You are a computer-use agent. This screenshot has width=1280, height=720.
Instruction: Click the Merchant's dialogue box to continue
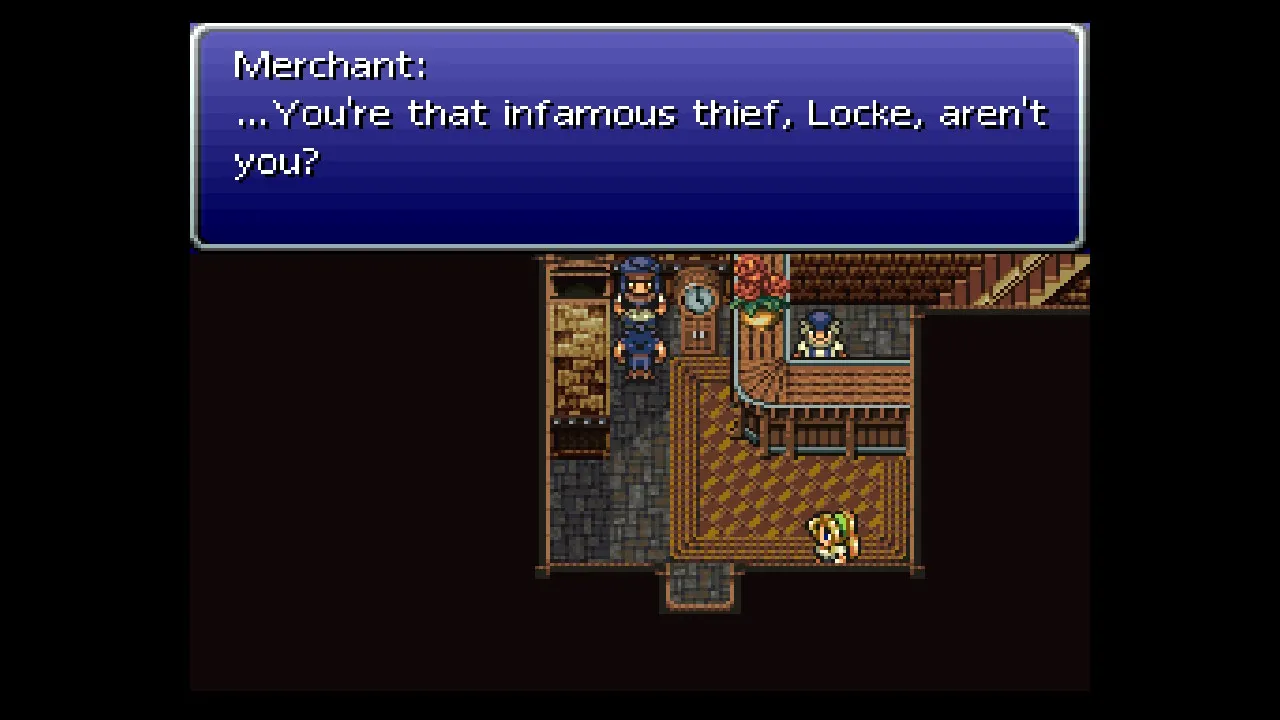click(638, 137)
